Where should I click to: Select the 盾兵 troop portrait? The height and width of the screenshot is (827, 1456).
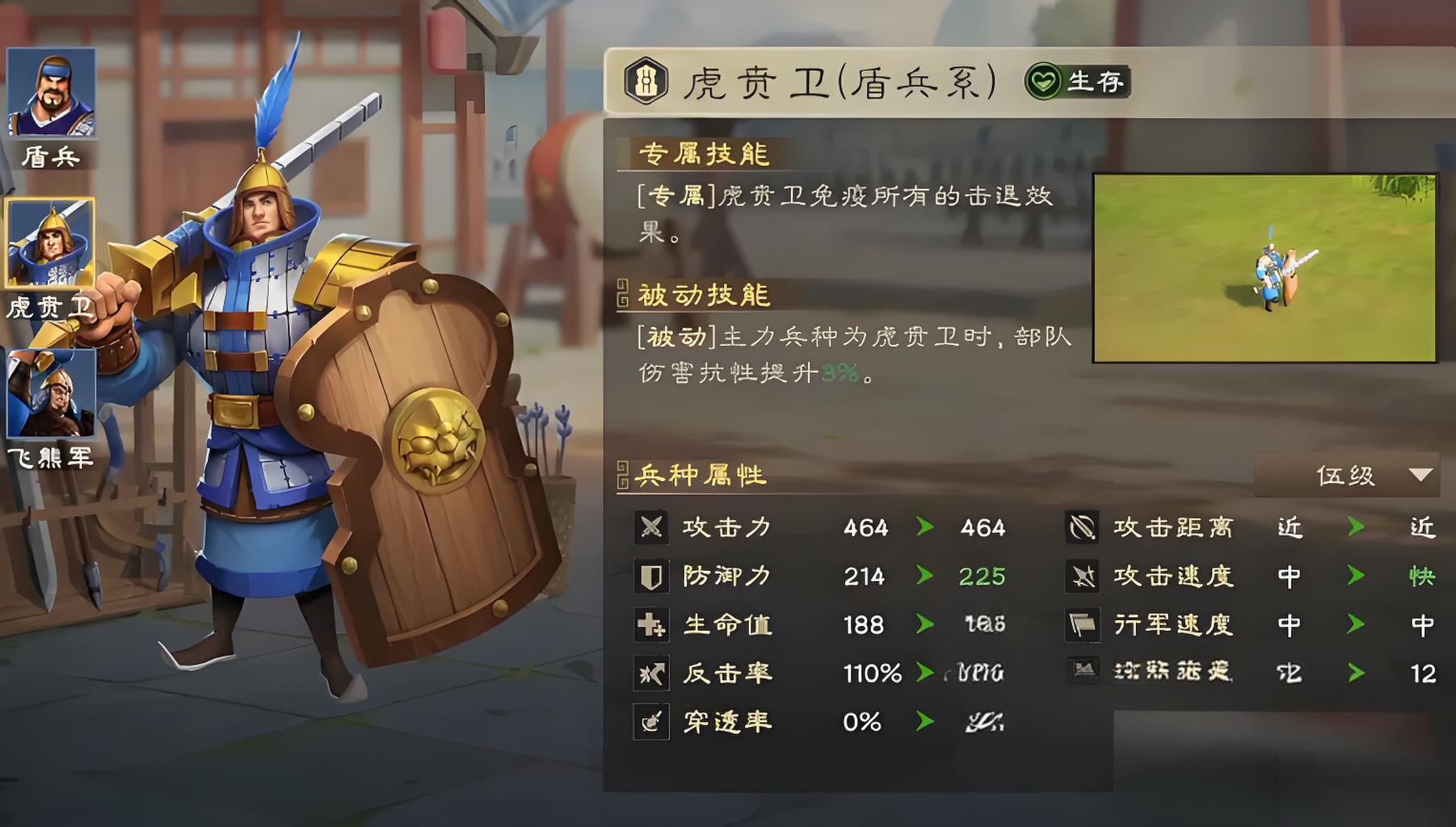click(x=51, y=93)
